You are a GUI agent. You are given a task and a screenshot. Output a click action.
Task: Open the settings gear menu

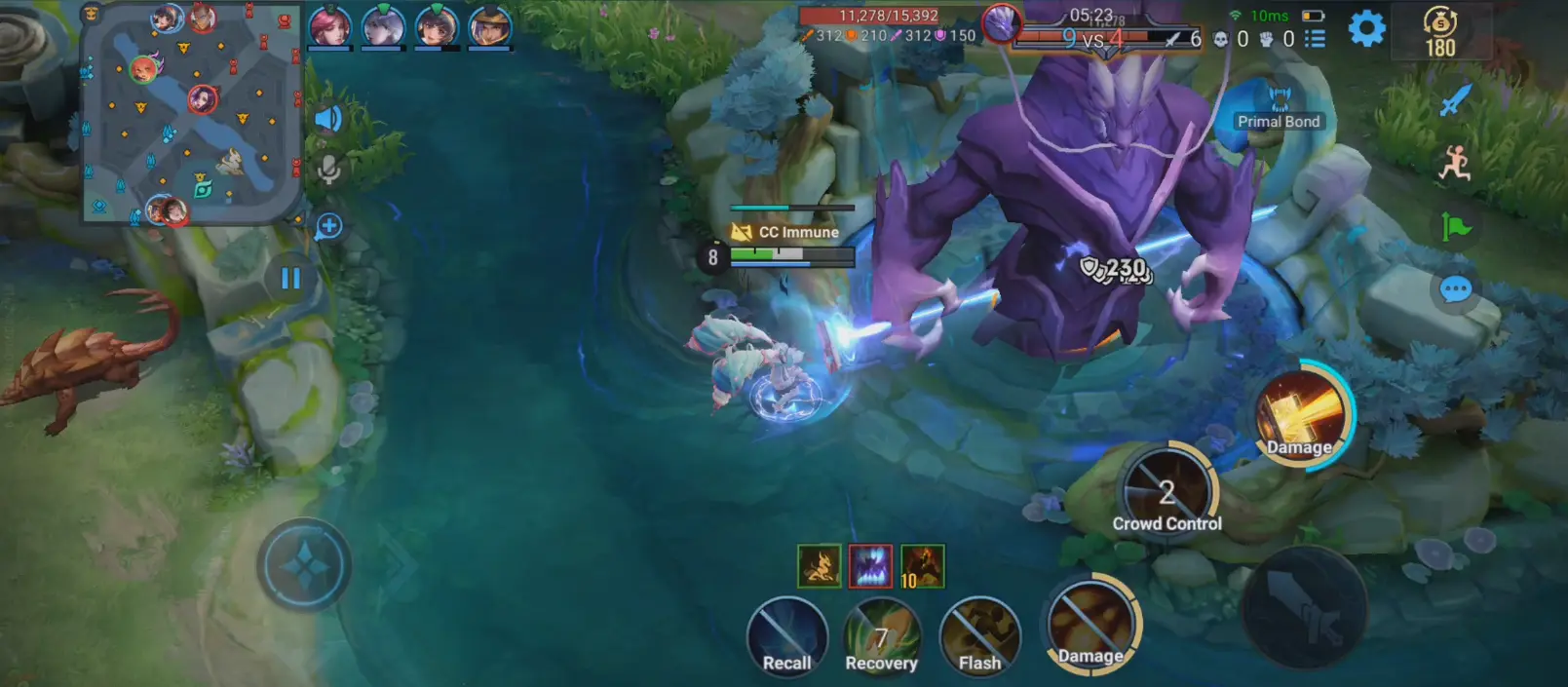click(1366, 29)
